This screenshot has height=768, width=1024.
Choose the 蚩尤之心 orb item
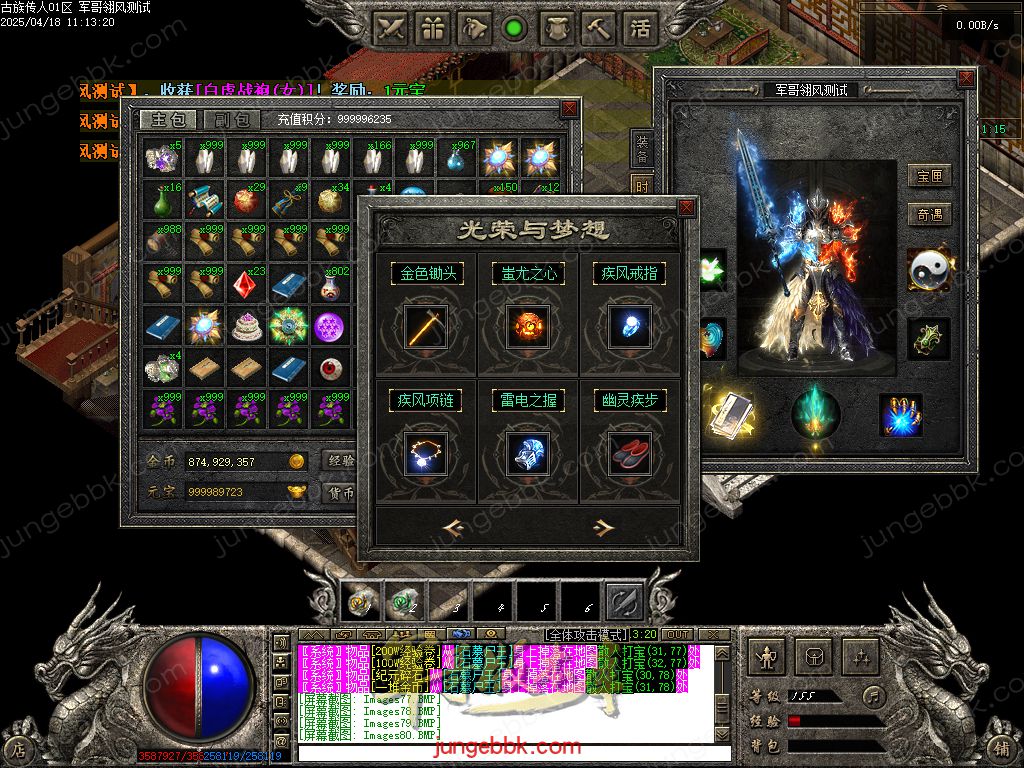pyautogui.click(x=528, y=327)
